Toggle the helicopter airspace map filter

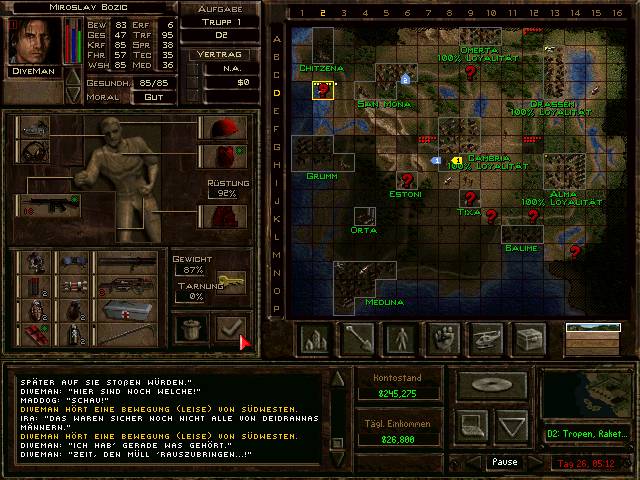click(487, 340)
